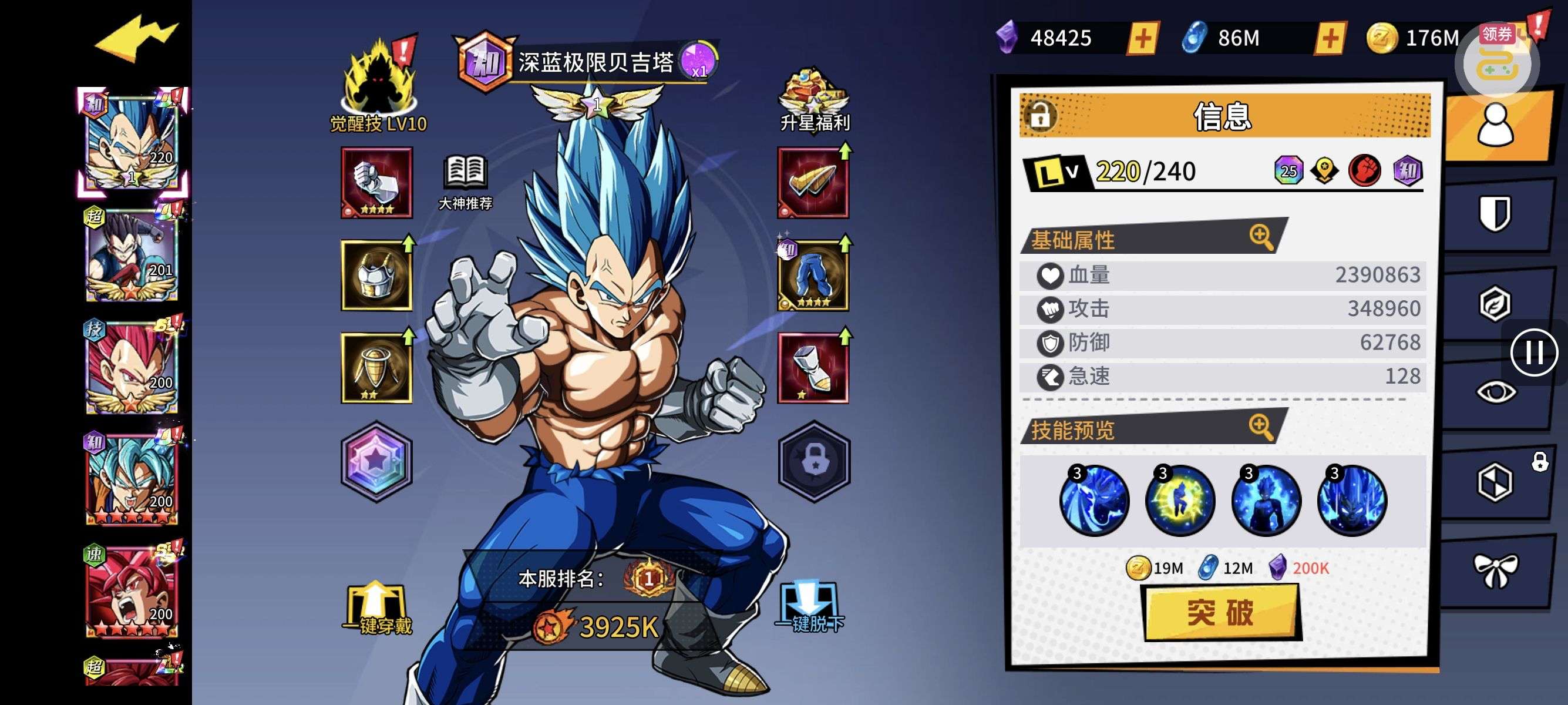
Task: Toggle the lock icon in 信息 header
Action: (1039, 115)
